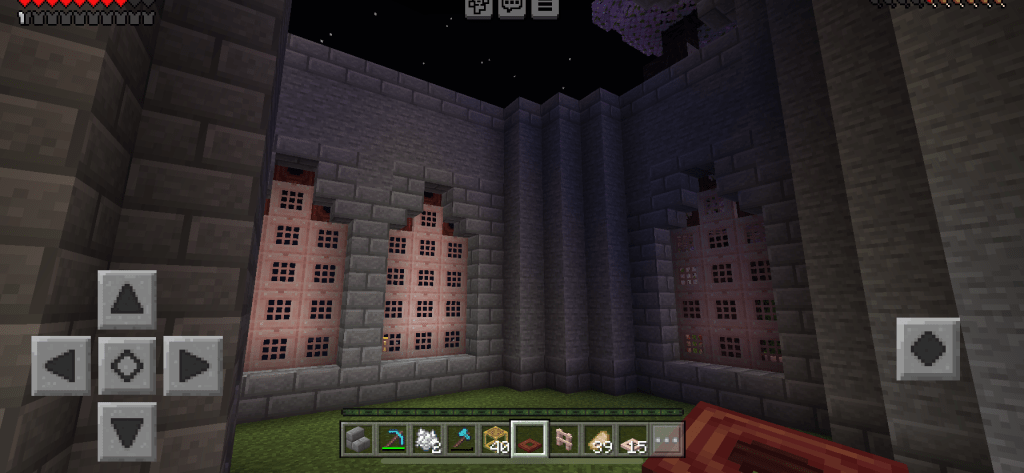The height and width of the screenshot is (473, 1024).
Task: Select the hotbar stack of 39
Action: click(x=598, y=438)
